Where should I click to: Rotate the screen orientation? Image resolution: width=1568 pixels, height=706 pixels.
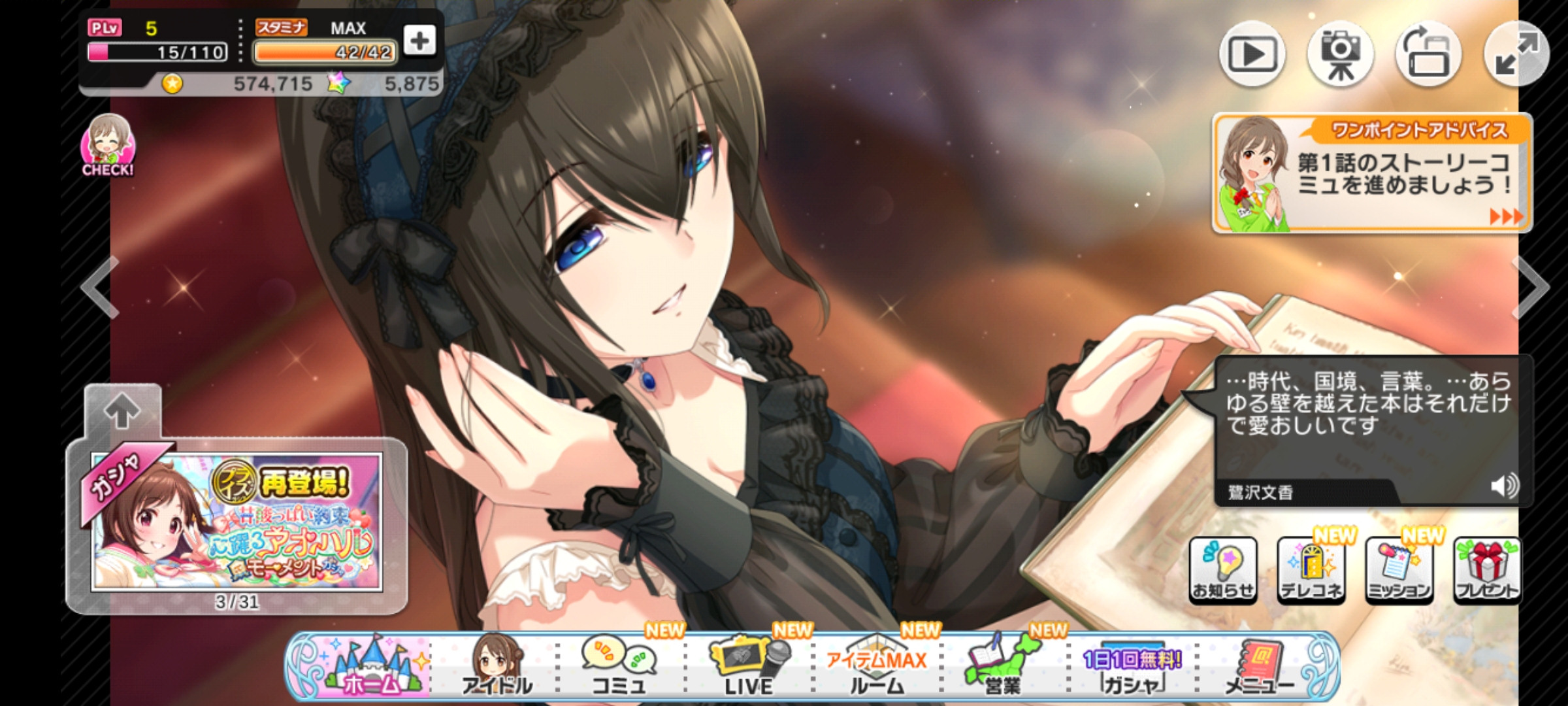1428,54
